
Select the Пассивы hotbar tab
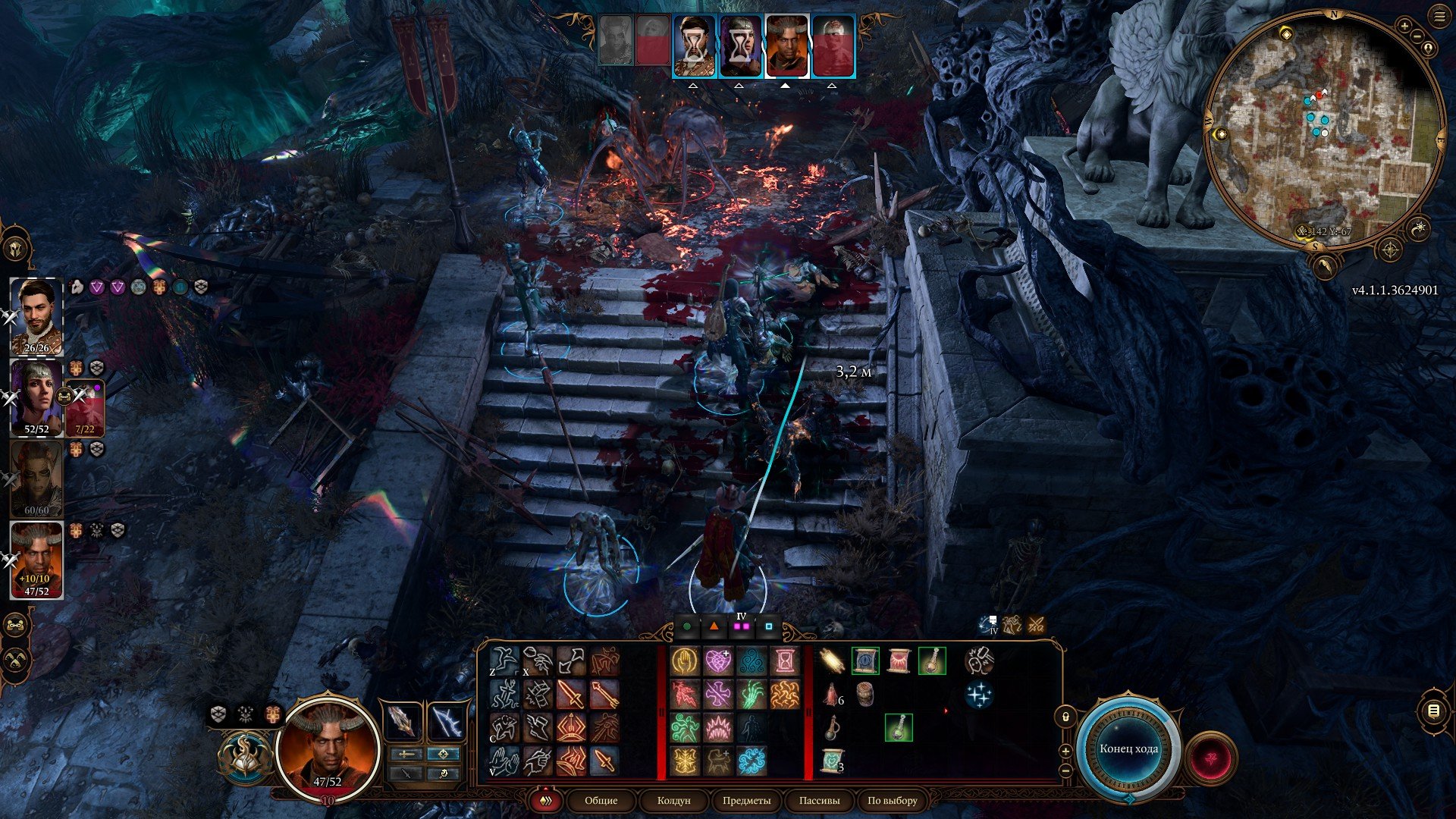[x=819, y=800]
